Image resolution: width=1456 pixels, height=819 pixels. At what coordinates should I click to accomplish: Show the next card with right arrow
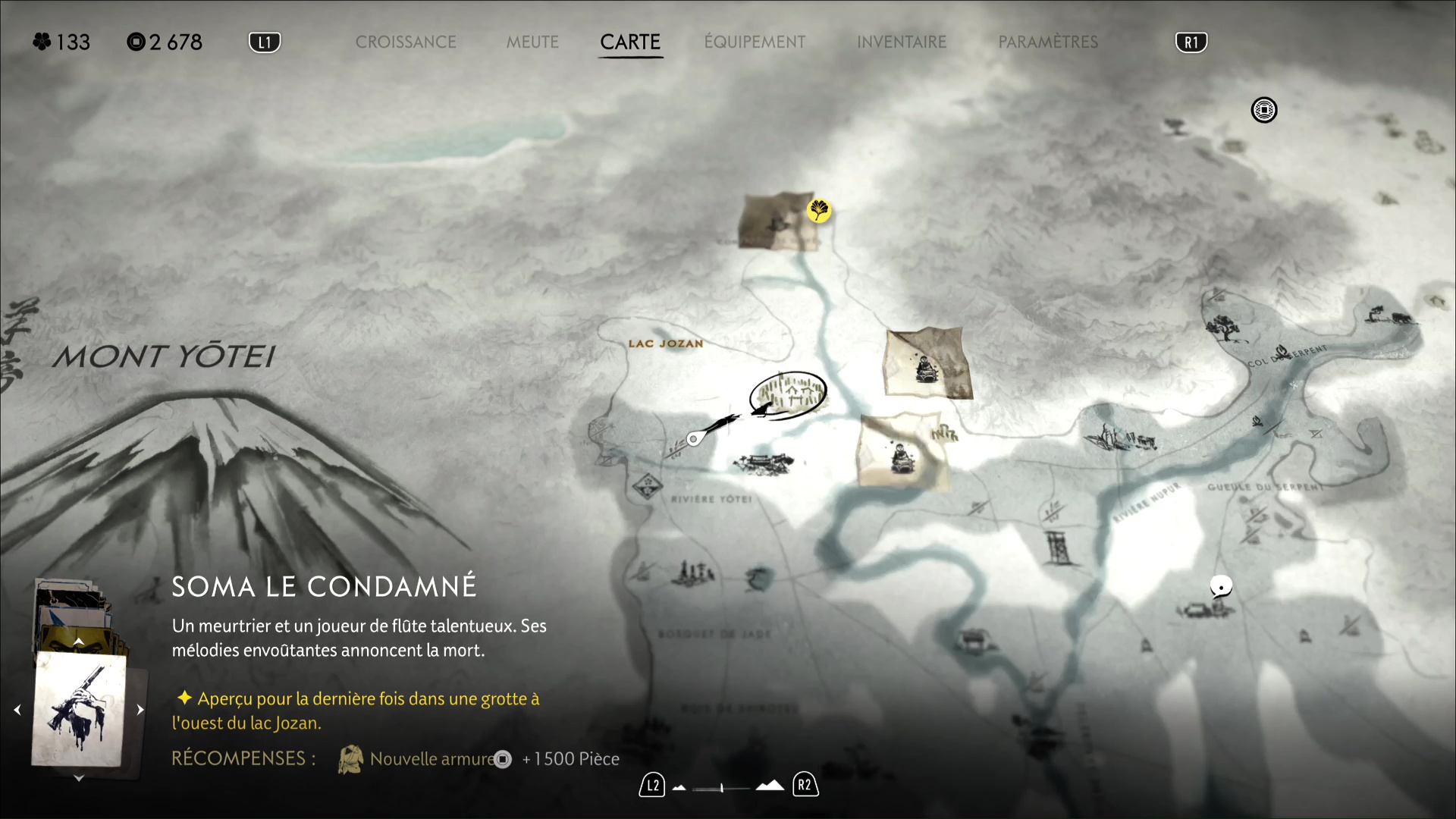140,710
